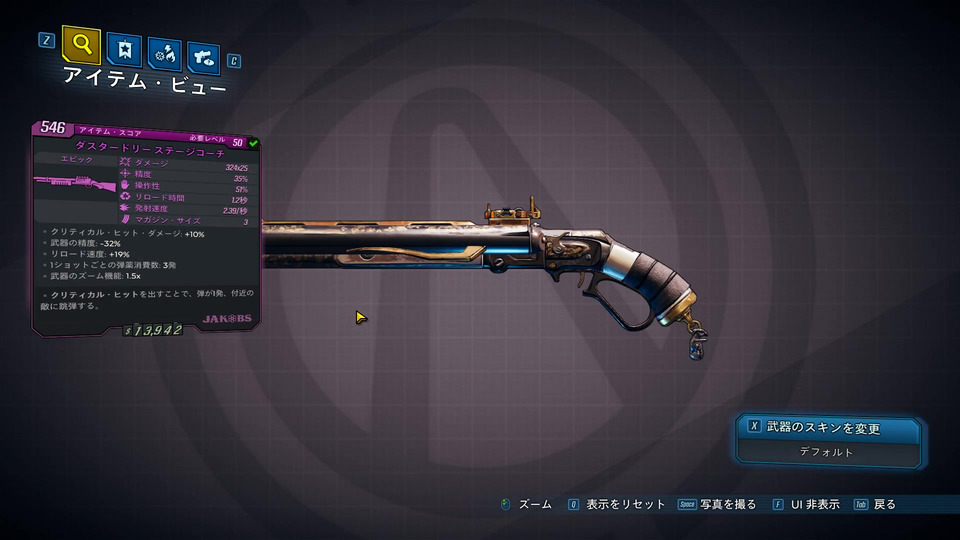The image size is (960, 540).
Task: Click 武器のスキンを変更 to change weapon skin
Action: tap(828, 428)
